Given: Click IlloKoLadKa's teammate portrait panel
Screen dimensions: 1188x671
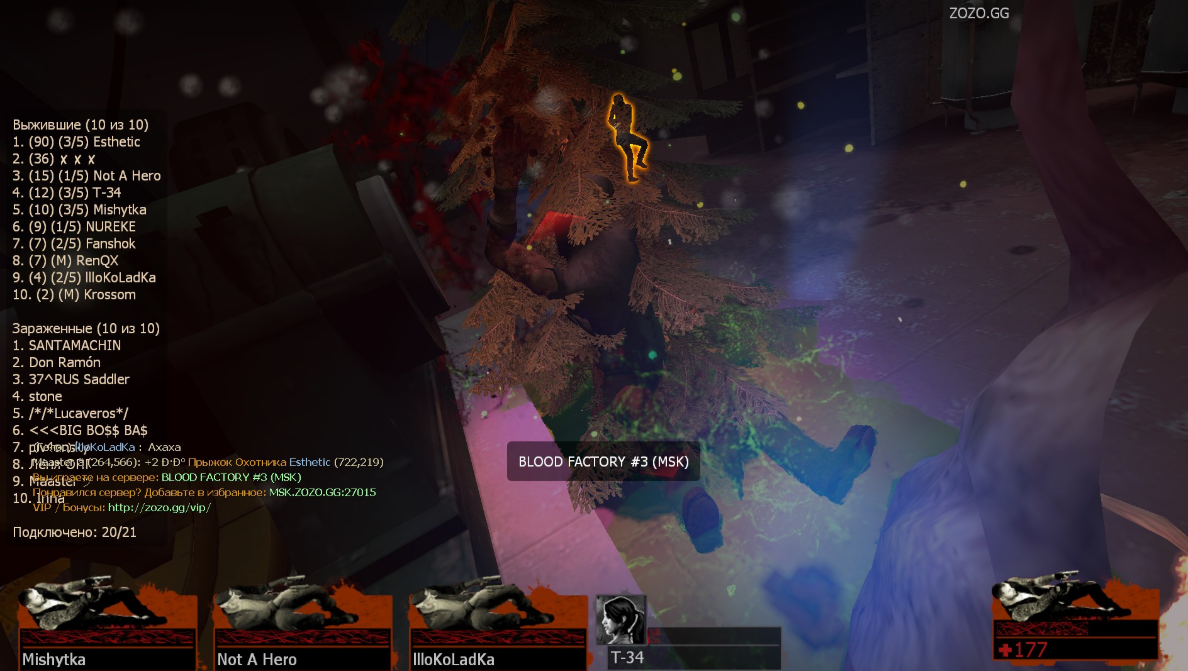Looking at the screenshot, I should click(x=497, y=627).
